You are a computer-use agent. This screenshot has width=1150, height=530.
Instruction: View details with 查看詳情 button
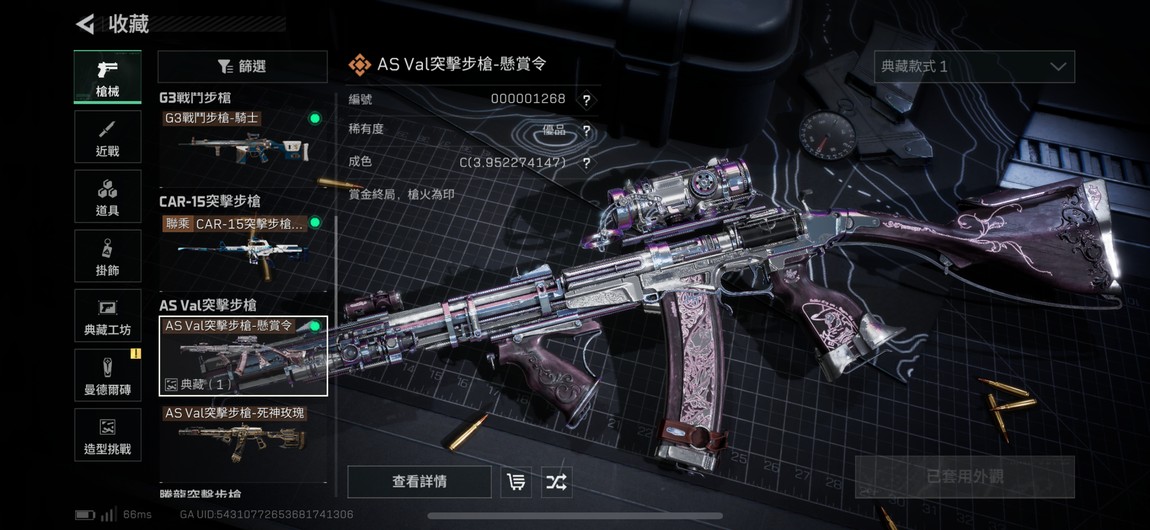pyautogui.click(x=419, y=482)
